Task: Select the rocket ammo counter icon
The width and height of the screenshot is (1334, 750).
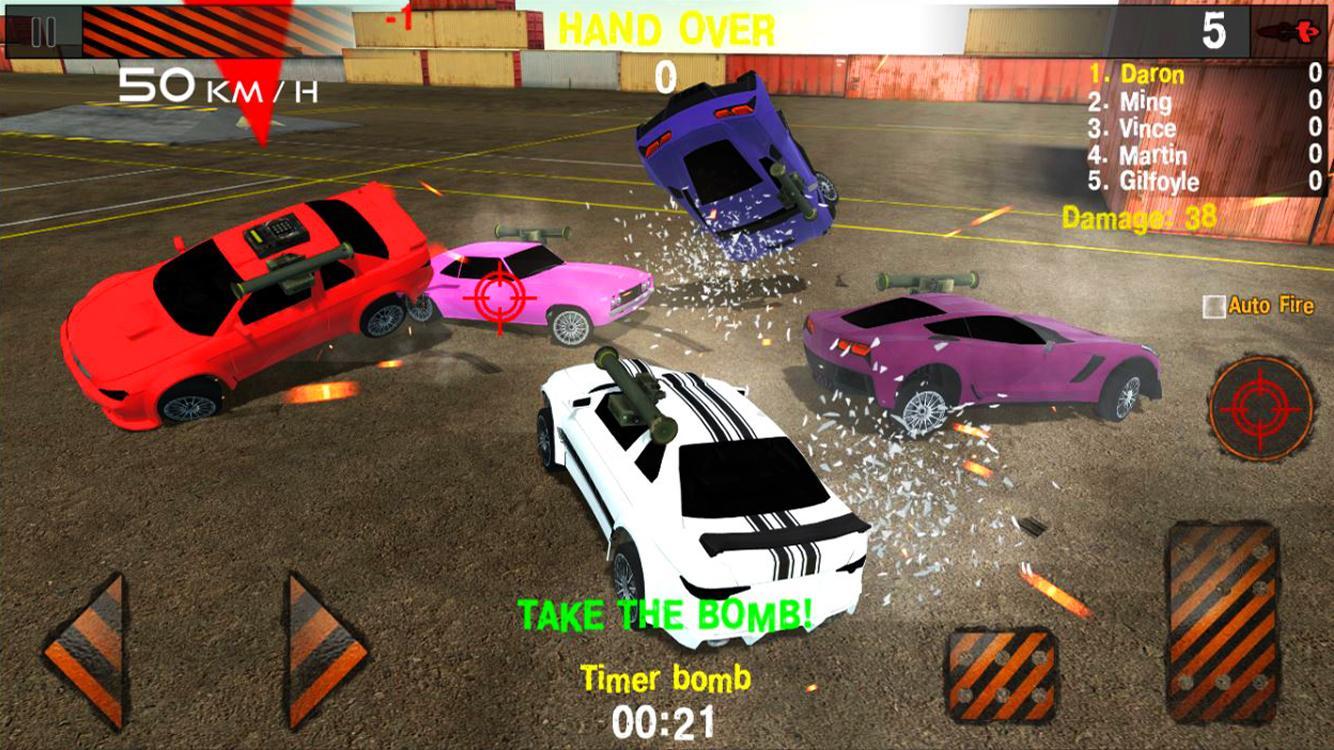Action: (x=1288, y=30)
